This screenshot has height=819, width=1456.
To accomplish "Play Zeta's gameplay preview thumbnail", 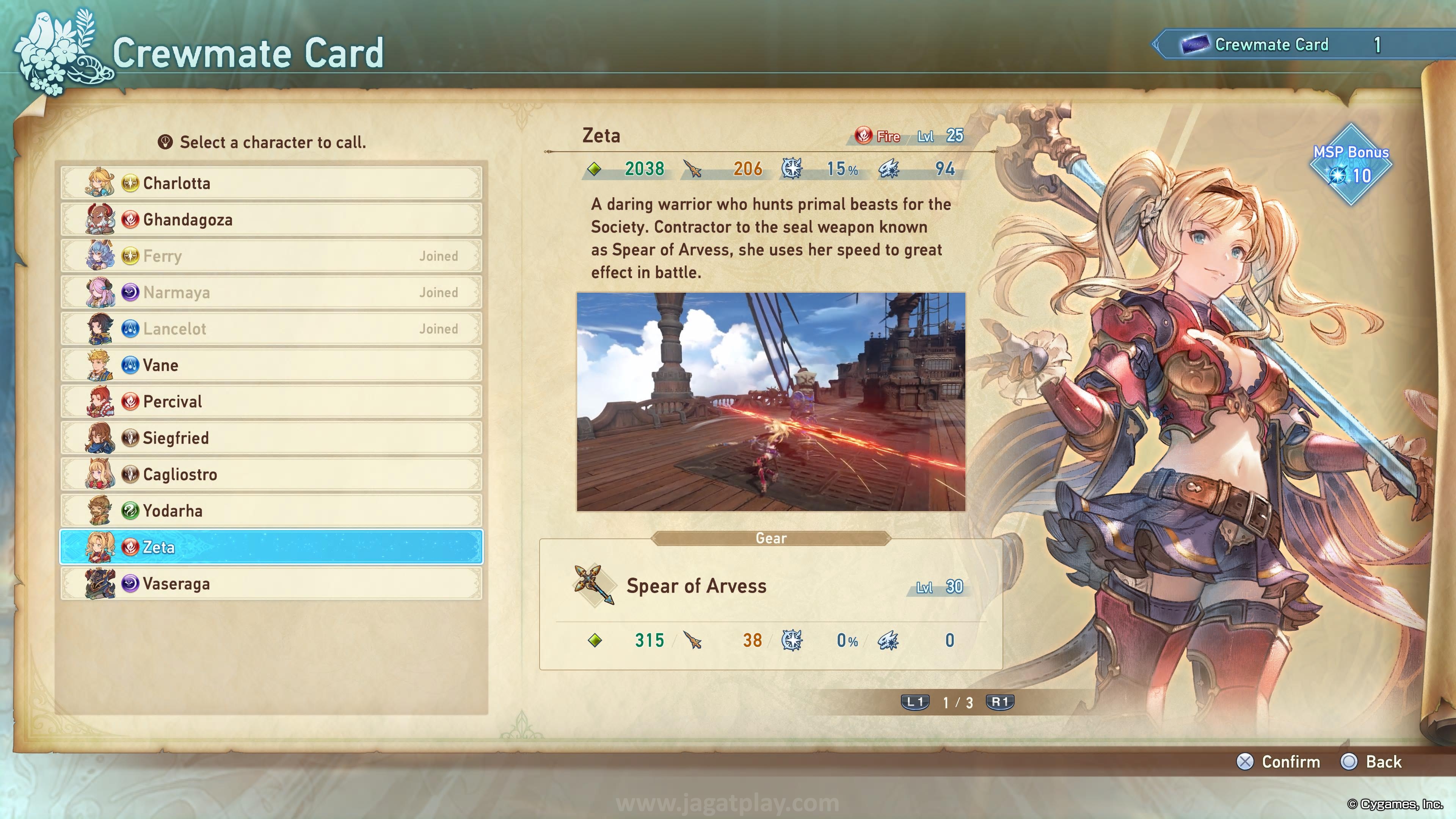I will click(771, 402).
